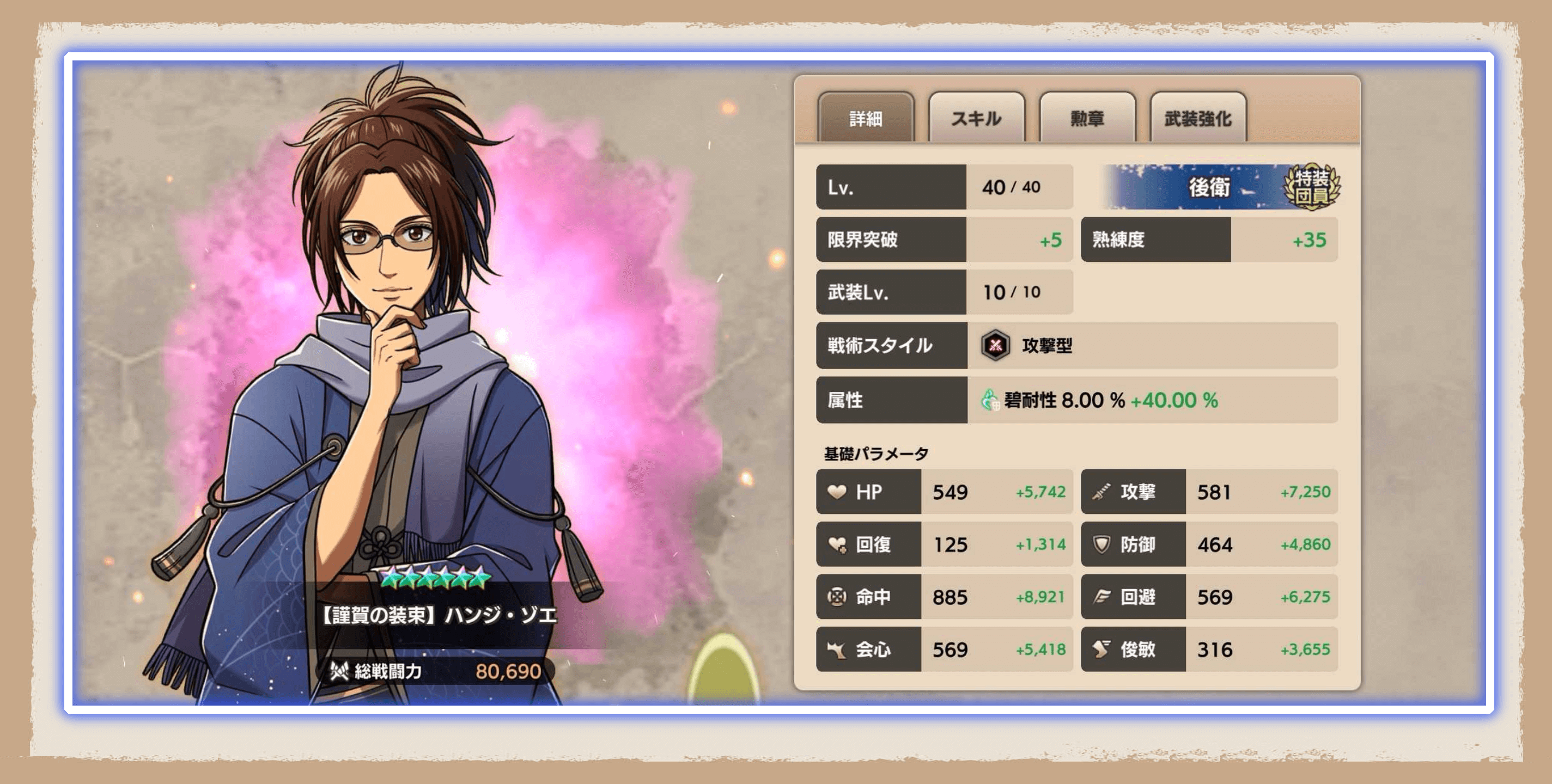Switch to the スキル tab
The height and width of the screenshot is (784, 1552).
coord(977,119)
